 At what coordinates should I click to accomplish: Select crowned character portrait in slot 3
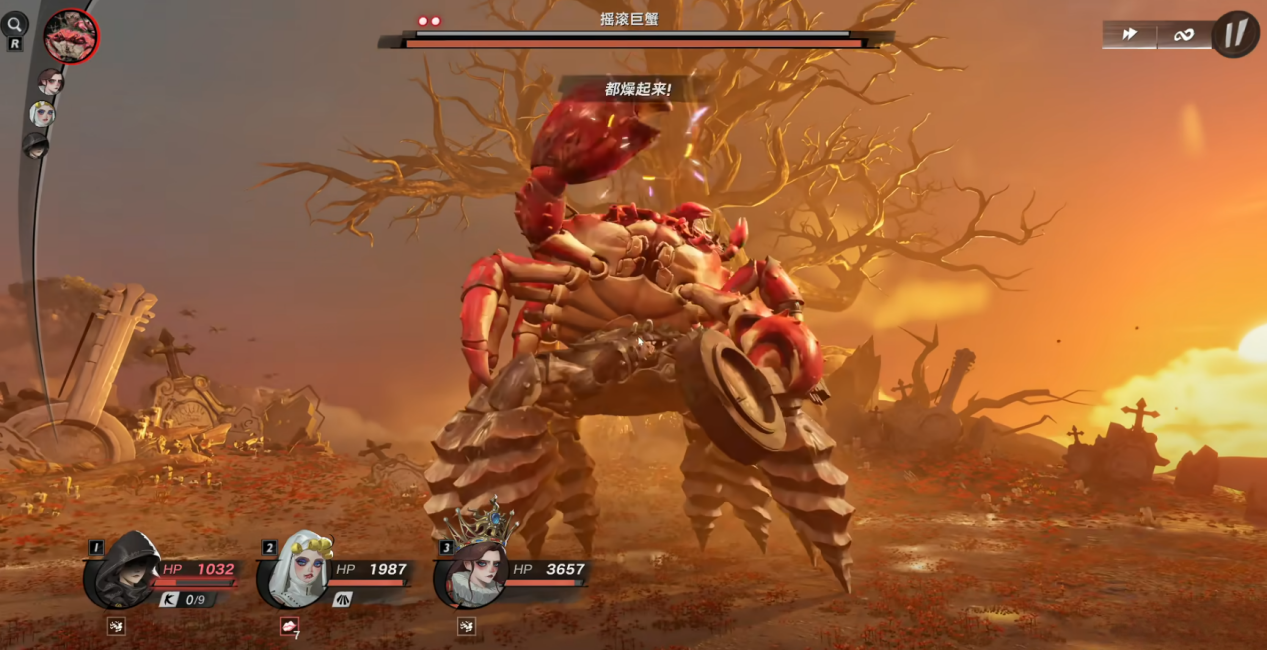tap(473, 573)
